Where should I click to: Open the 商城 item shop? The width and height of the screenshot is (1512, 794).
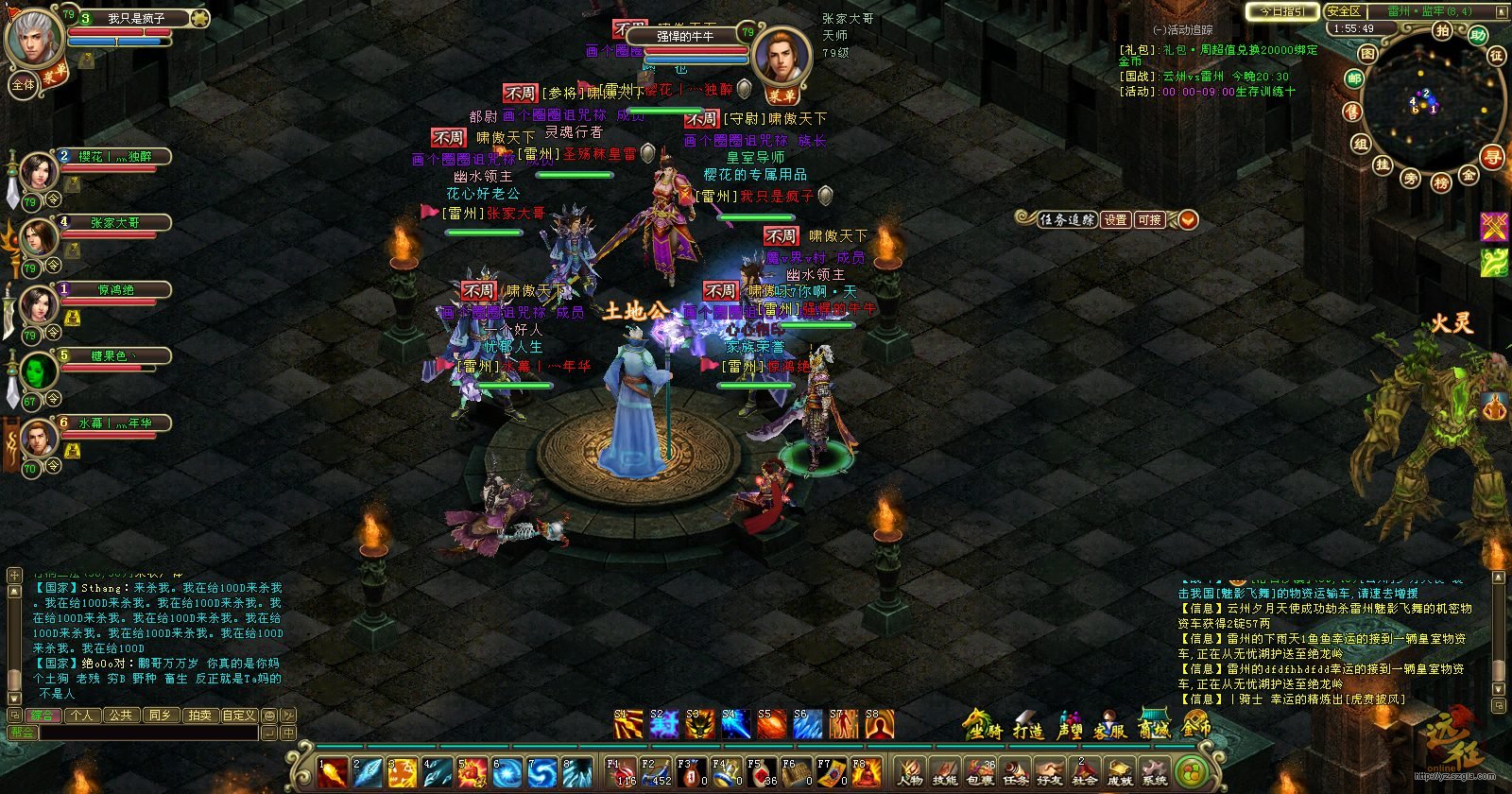[1154, 725]
